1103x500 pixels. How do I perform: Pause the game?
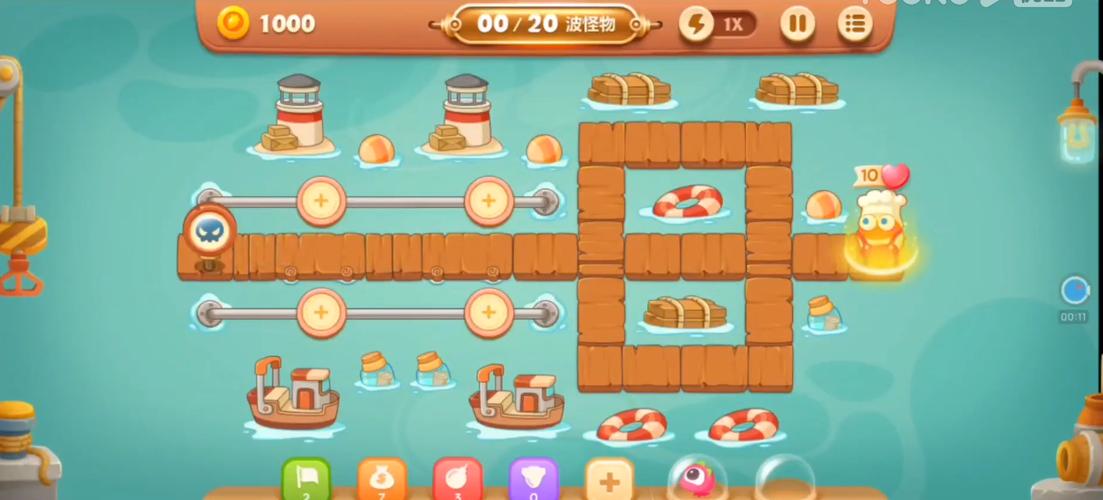click(x=797, y=24)
